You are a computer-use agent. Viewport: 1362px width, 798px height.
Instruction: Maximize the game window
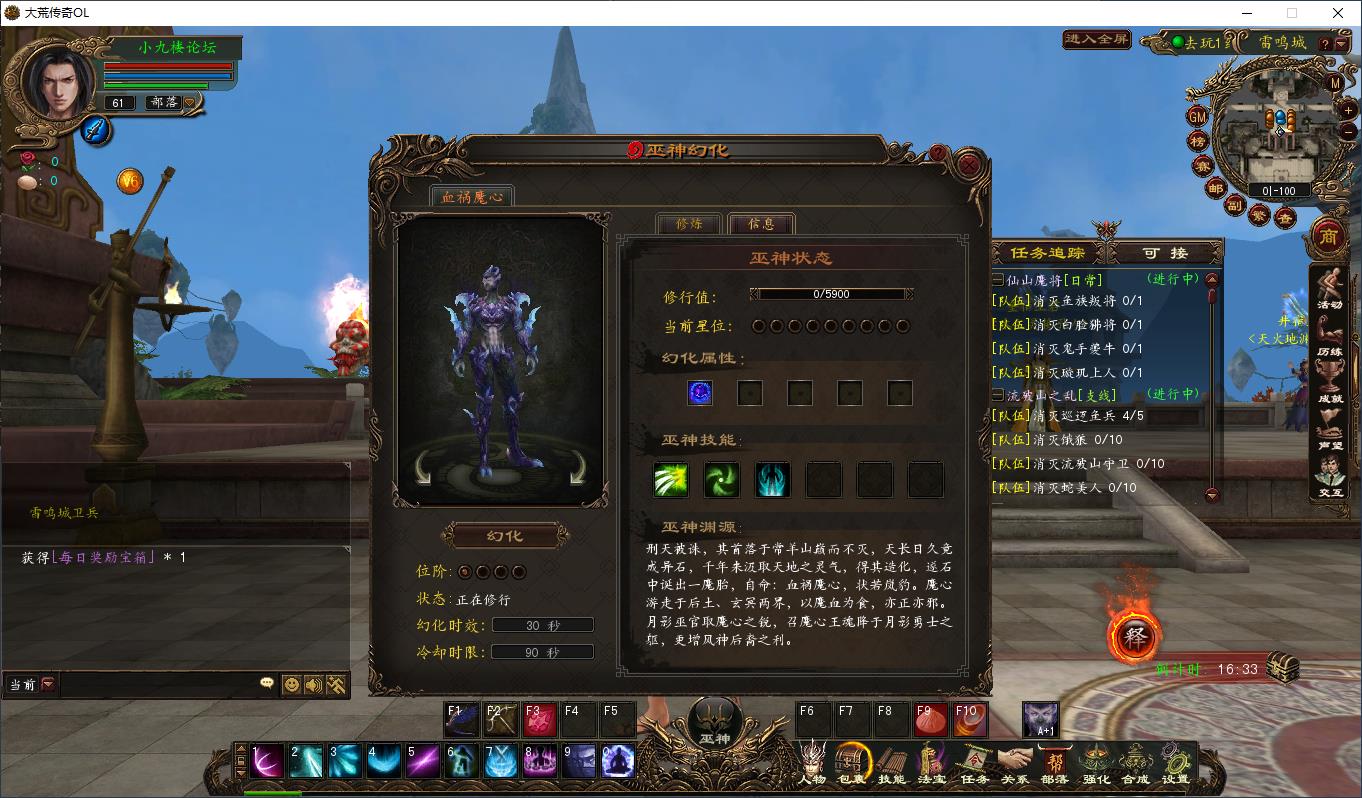[x=1292, y=13]
